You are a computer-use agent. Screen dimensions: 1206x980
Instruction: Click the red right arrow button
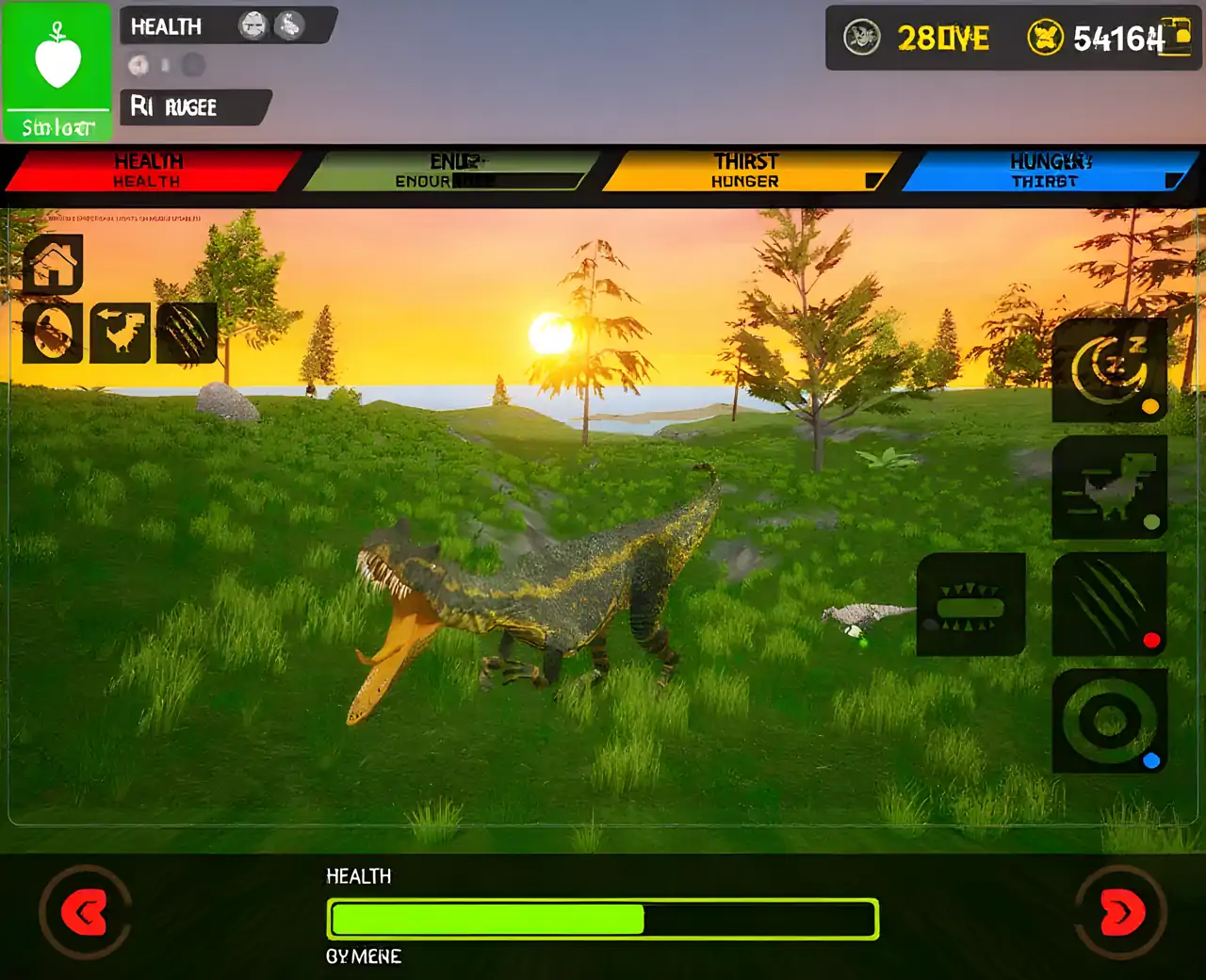[x=1121, y=912]
